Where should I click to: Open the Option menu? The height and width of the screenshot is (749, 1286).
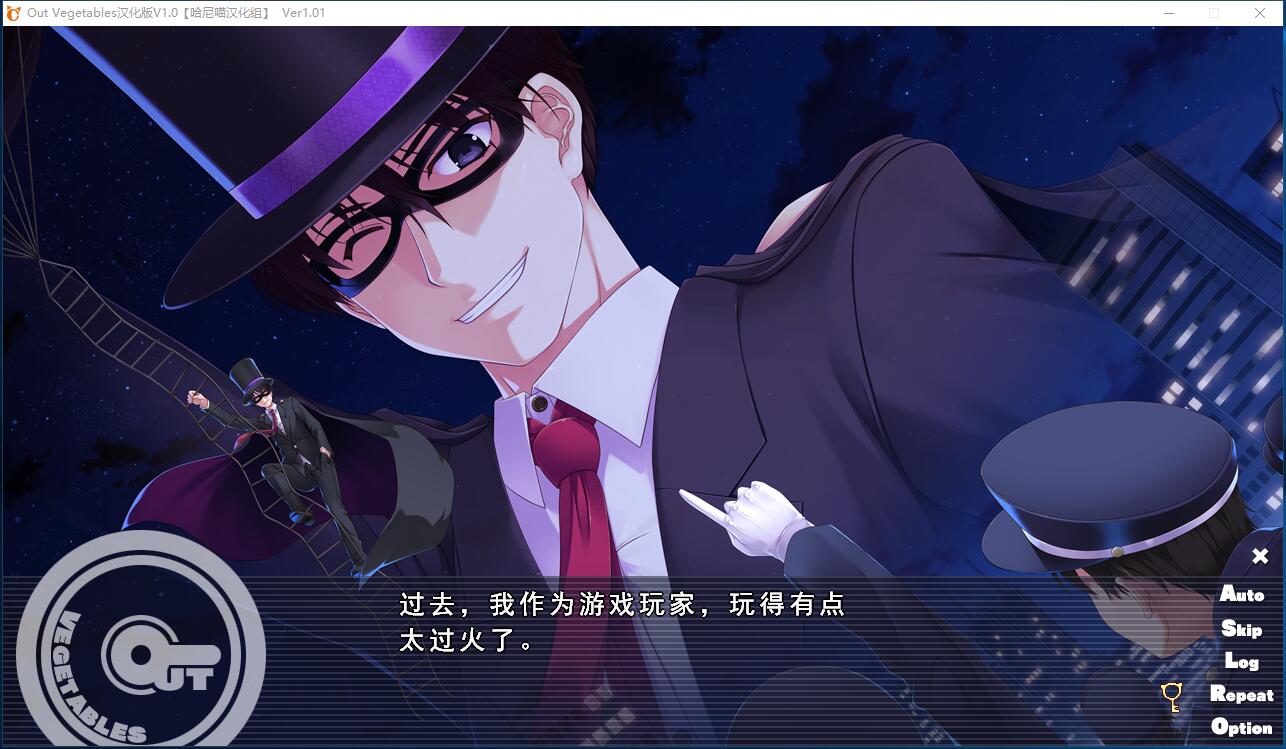1241,727
